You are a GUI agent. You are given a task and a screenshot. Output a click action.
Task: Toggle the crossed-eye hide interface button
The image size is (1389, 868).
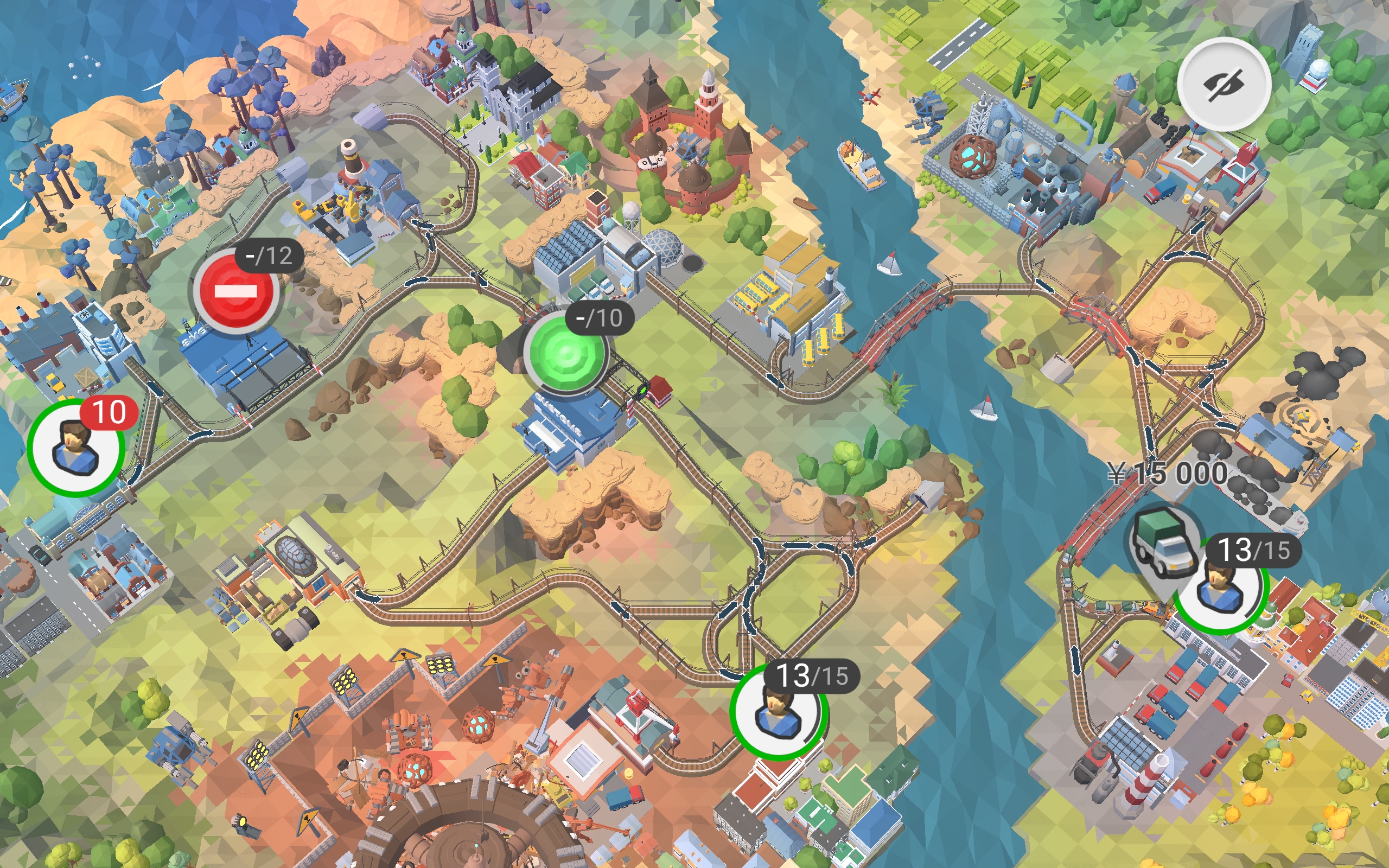[1224, 85]
